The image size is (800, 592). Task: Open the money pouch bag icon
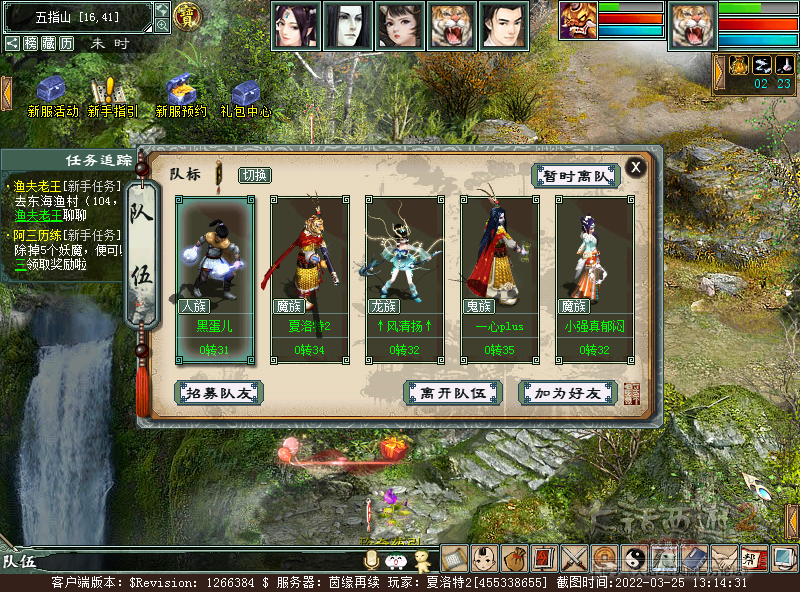pos(514,557)
